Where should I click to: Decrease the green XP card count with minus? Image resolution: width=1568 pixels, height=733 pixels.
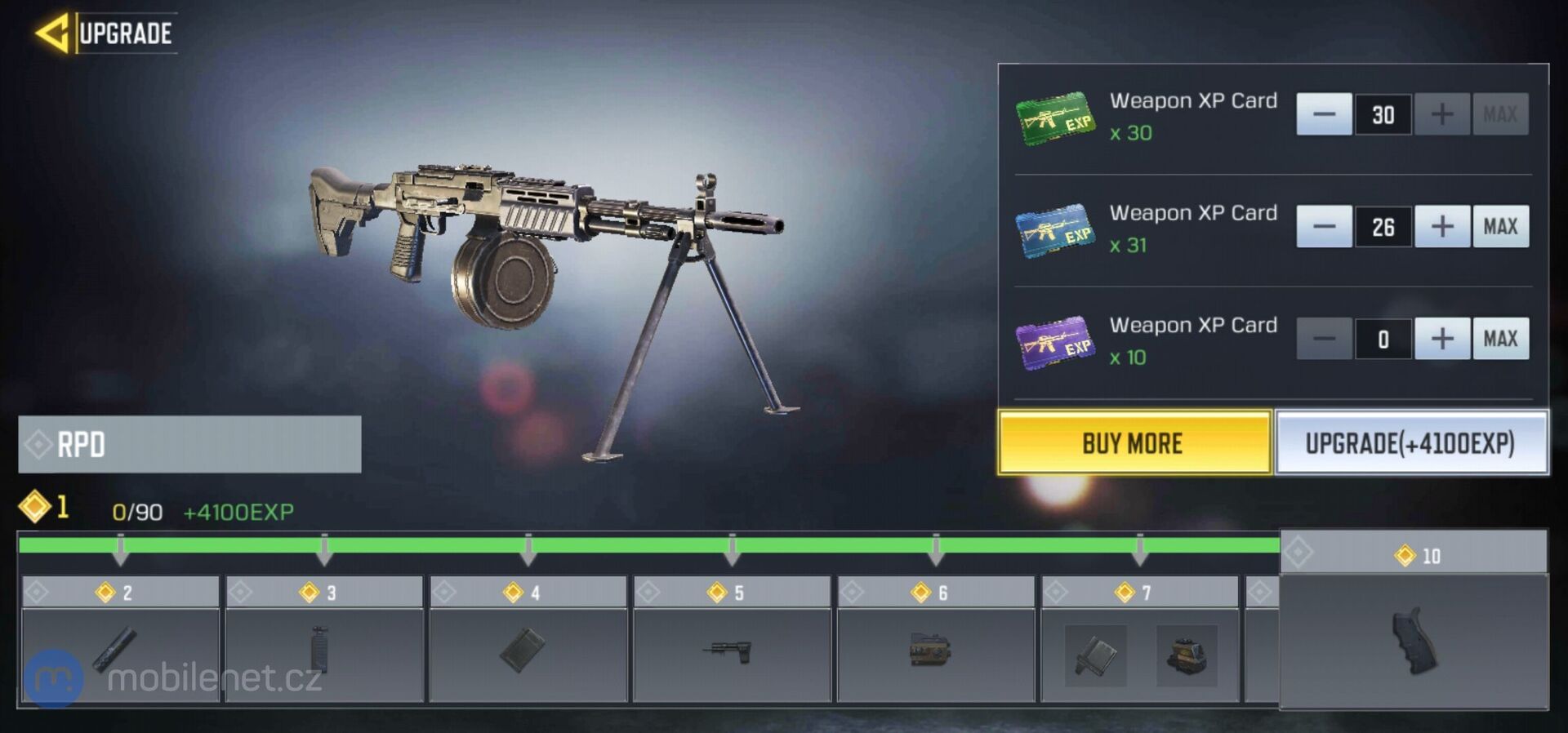tap(1323, 114)
